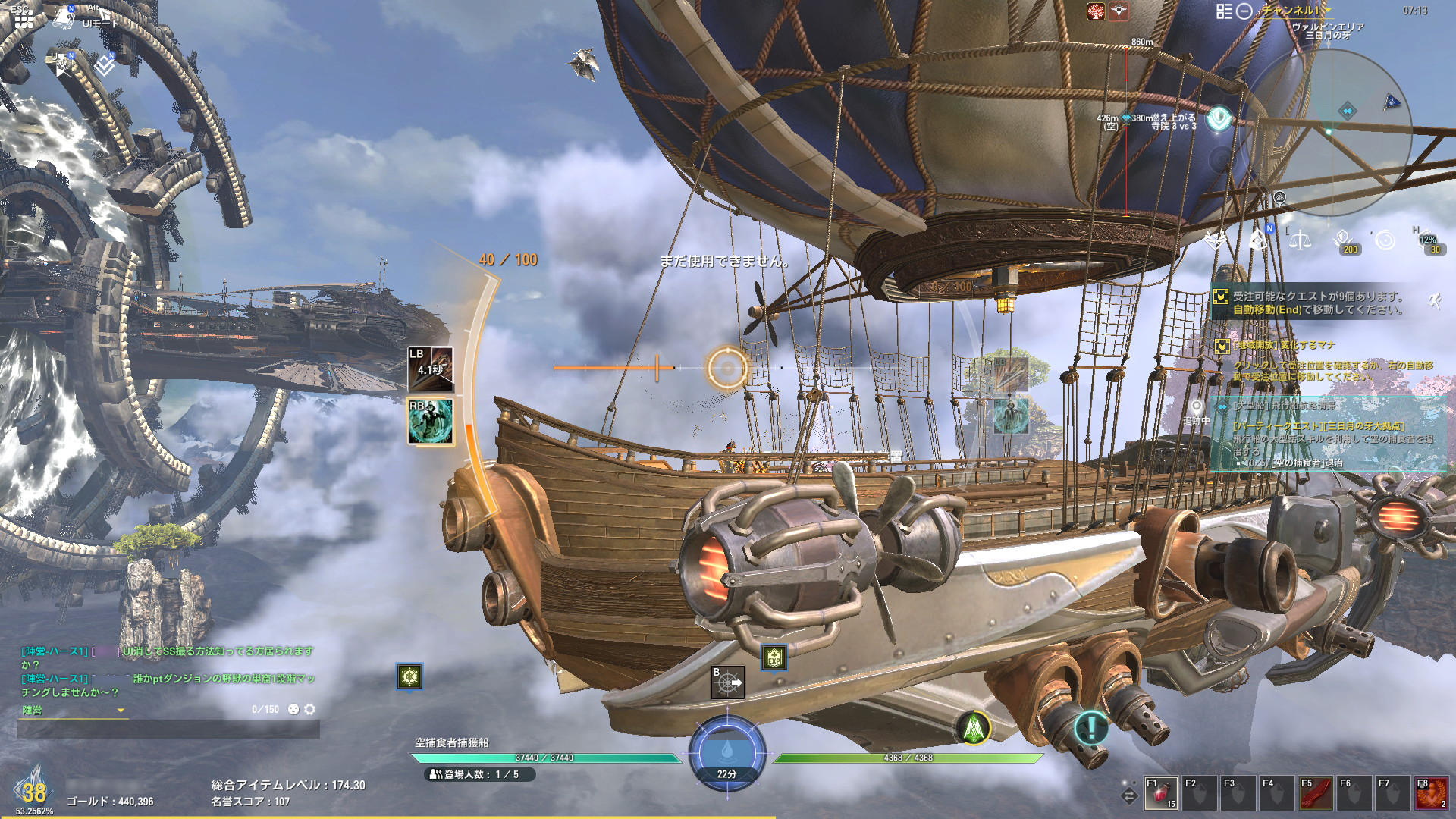Open the chat settings gear
The image size is (1456, 819).
point(309,709)
